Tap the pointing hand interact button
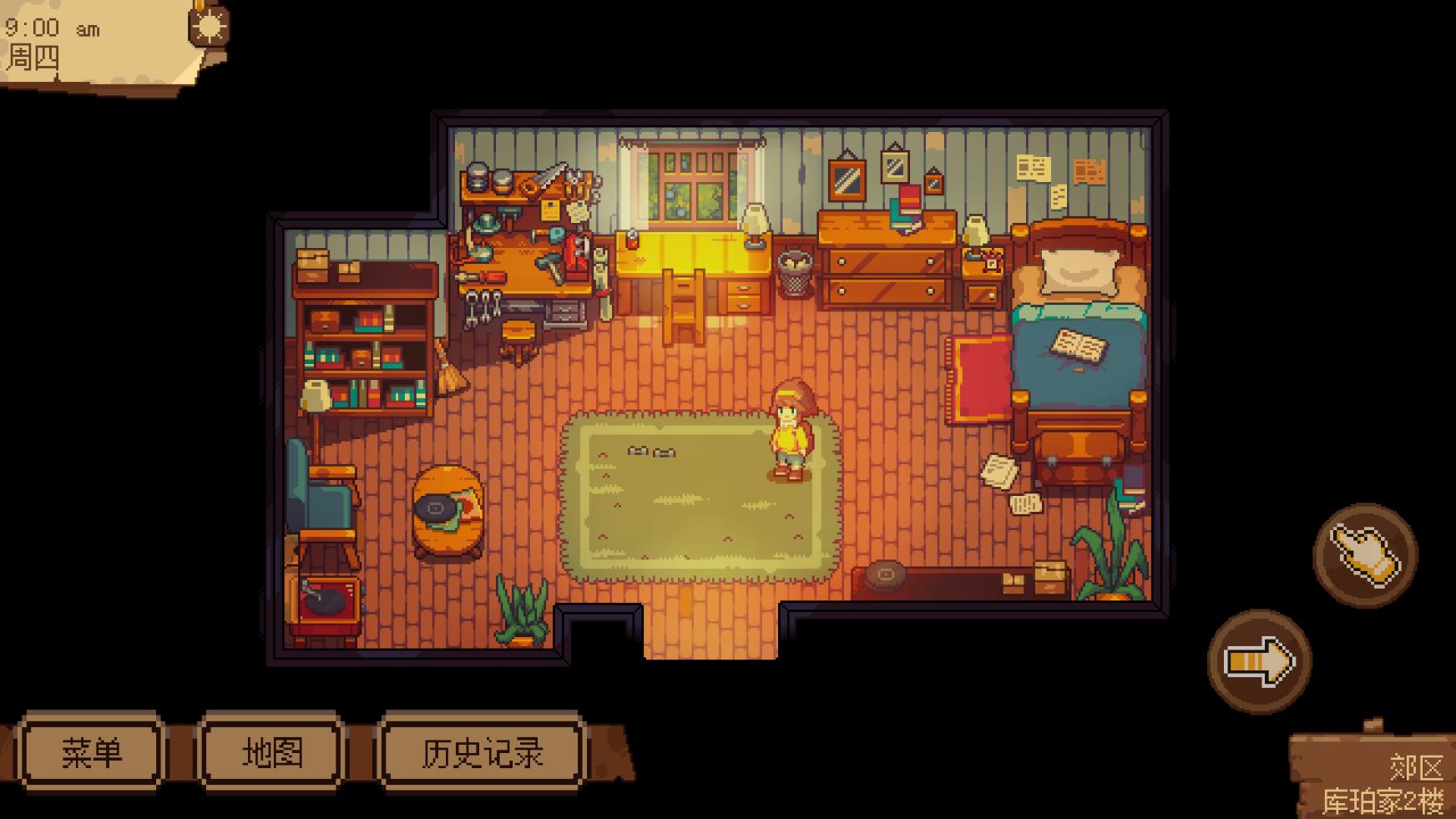The width and height of the screenshot is (1456, 819). (1365, 554)
